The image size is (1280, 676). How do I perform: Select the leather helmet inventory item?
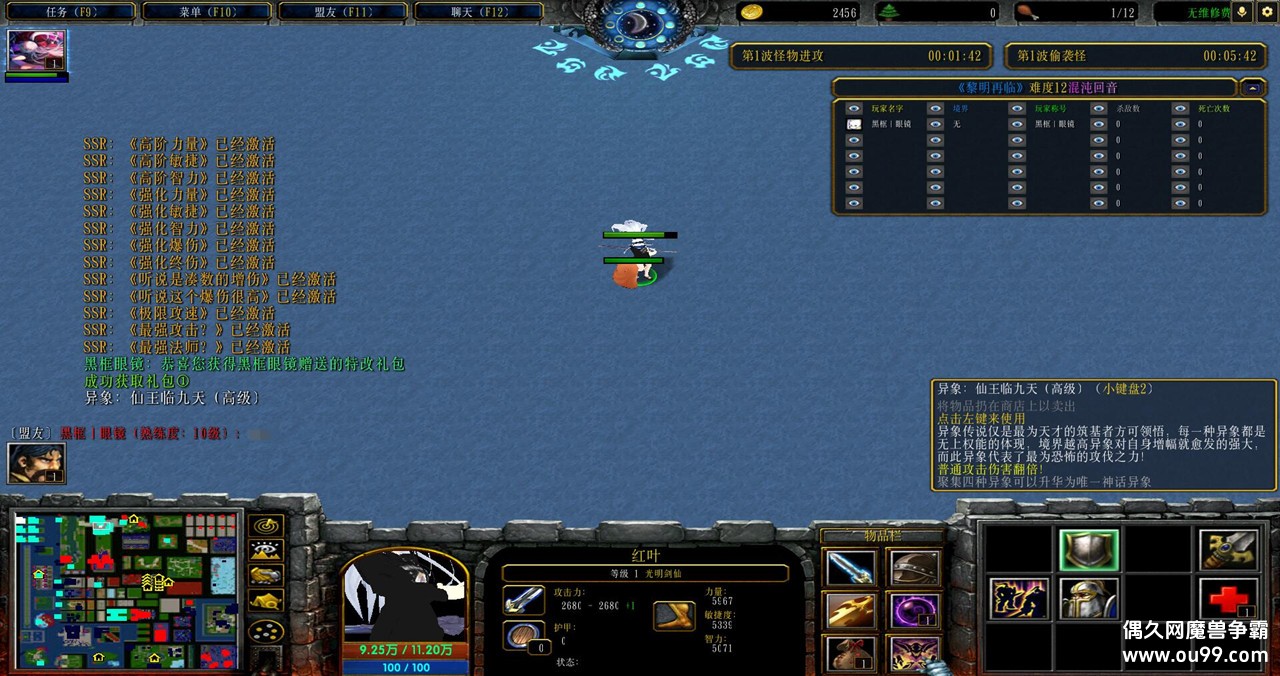pos(914,568)
